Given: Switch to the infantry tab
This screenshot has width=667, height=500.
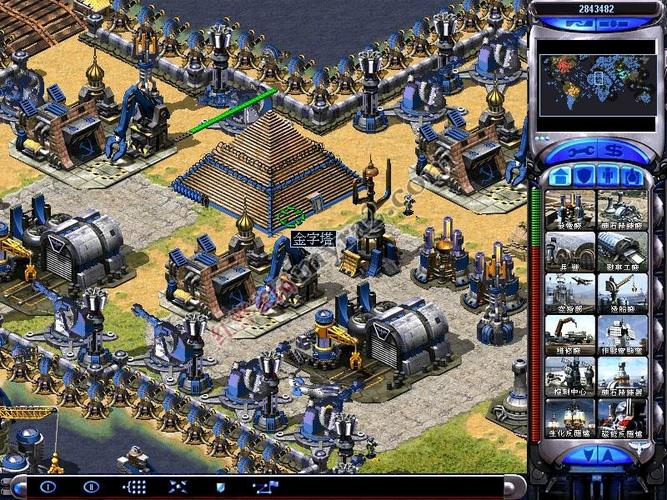Looking at the screenshot, I should click(x=607, y=177).
